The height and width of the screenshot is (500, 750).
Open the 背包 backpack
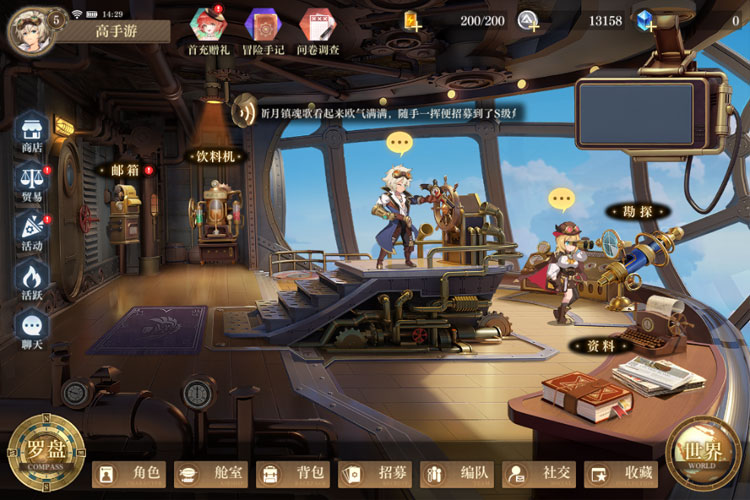pos(292,473)
